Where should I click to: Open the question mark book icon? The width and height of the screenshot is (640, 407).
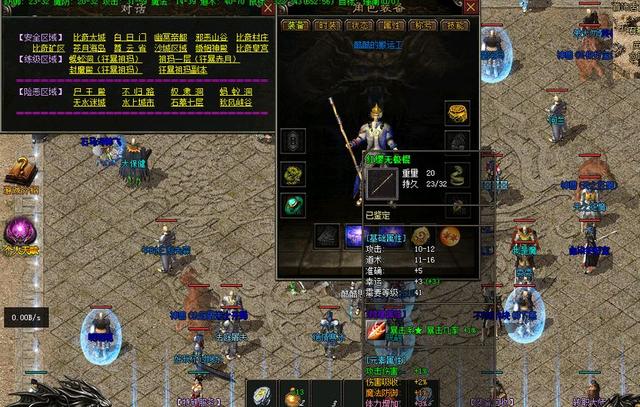18,172
